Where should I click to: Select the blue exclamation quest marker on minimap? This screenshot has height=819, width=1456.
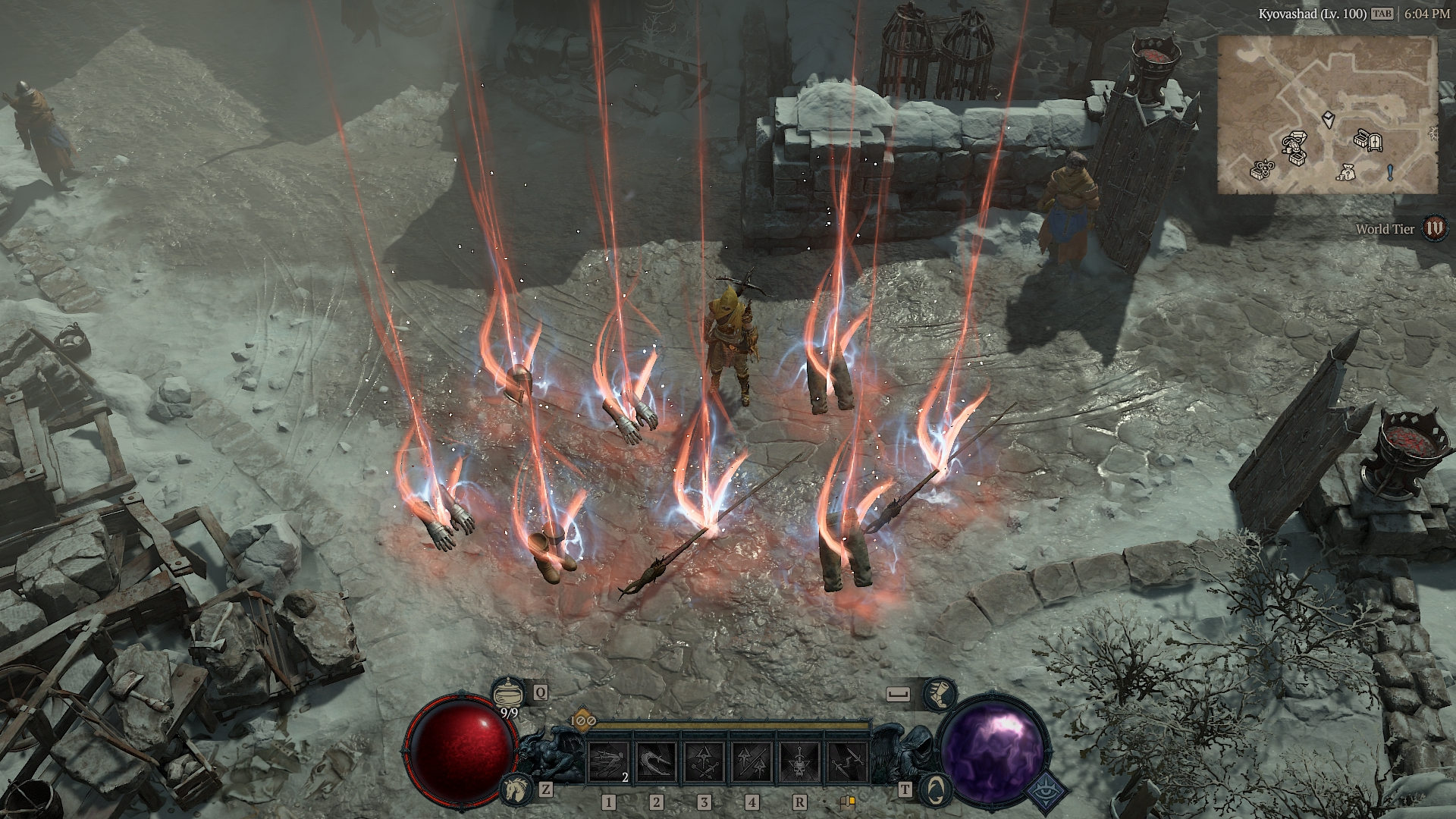point(1389,173)
